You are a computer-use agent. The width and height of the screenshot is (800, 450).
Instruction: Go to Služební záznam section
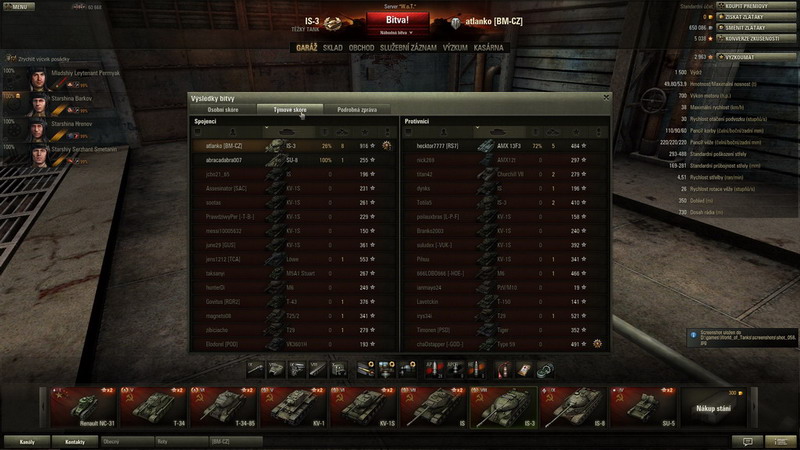pos(407,47)
